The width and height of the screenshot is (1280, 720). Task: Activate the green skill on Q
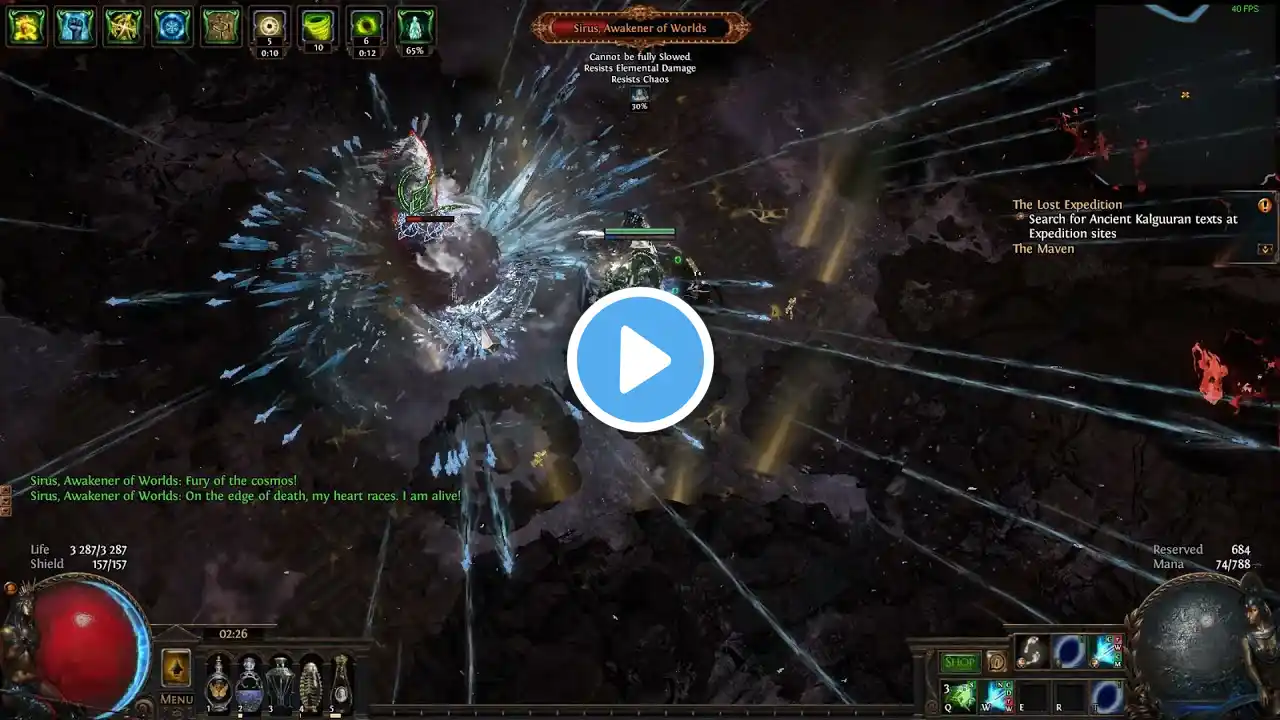point(959,696)
